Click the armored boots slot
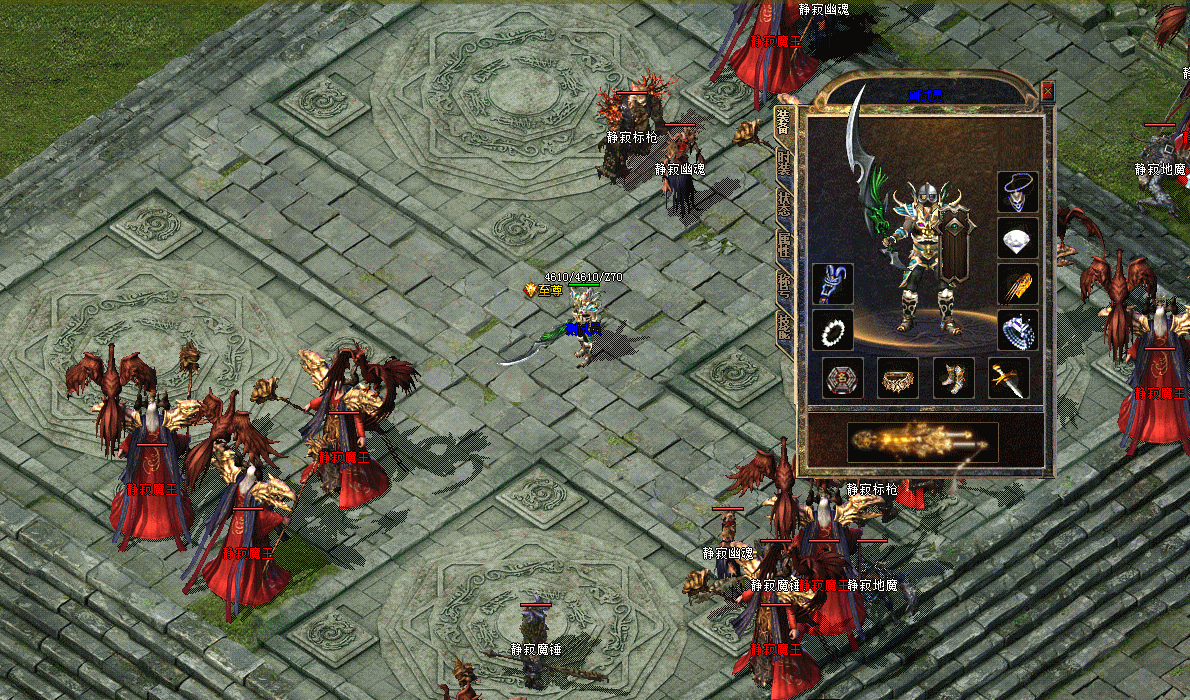This screenshot has height=700, width=1190. tap(953, 378)
